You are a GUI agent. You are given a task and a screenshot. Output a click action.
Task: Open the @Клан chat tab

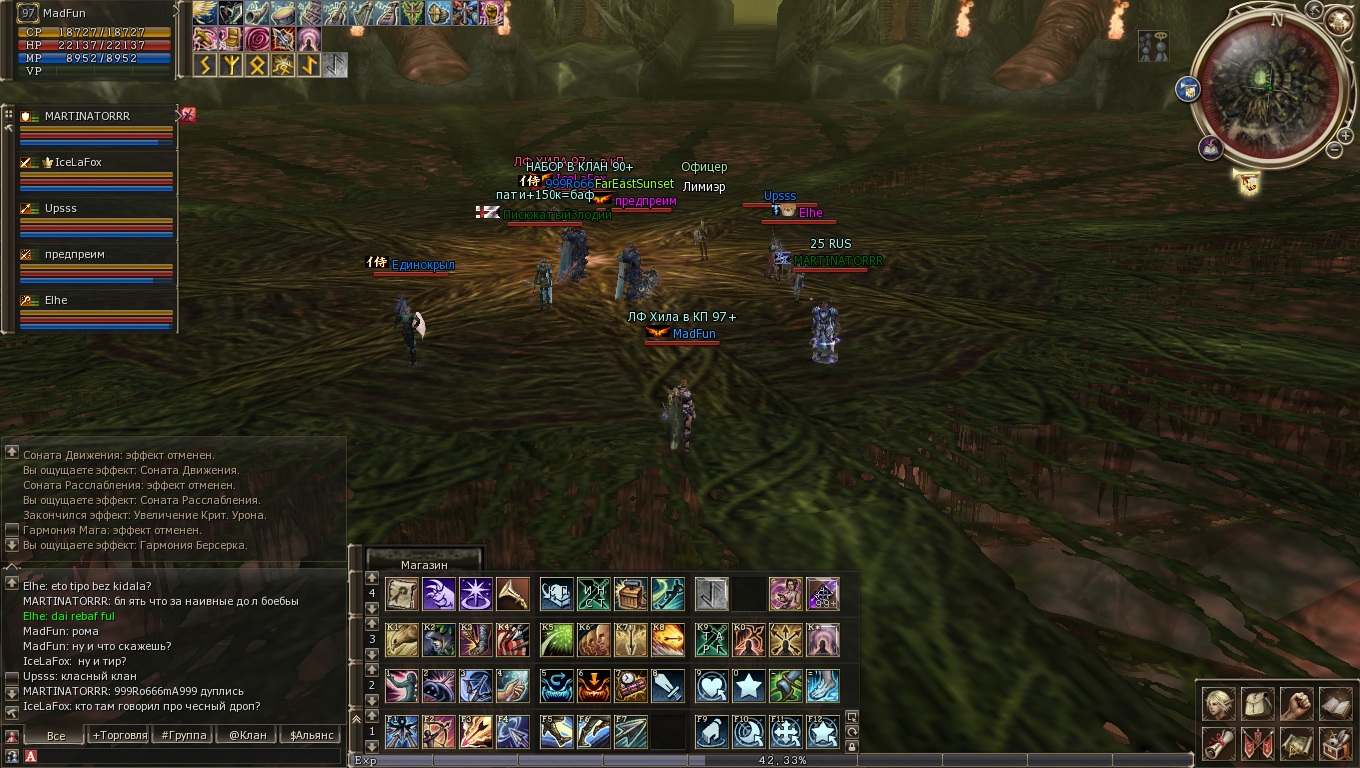(247, 735)
